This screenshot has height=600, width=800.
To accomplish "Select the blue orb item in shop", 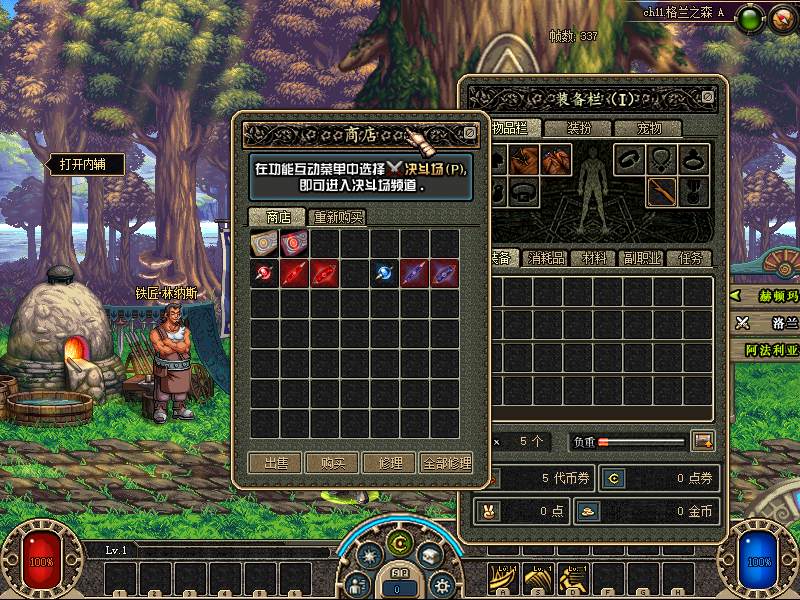I will coord(385,273).
